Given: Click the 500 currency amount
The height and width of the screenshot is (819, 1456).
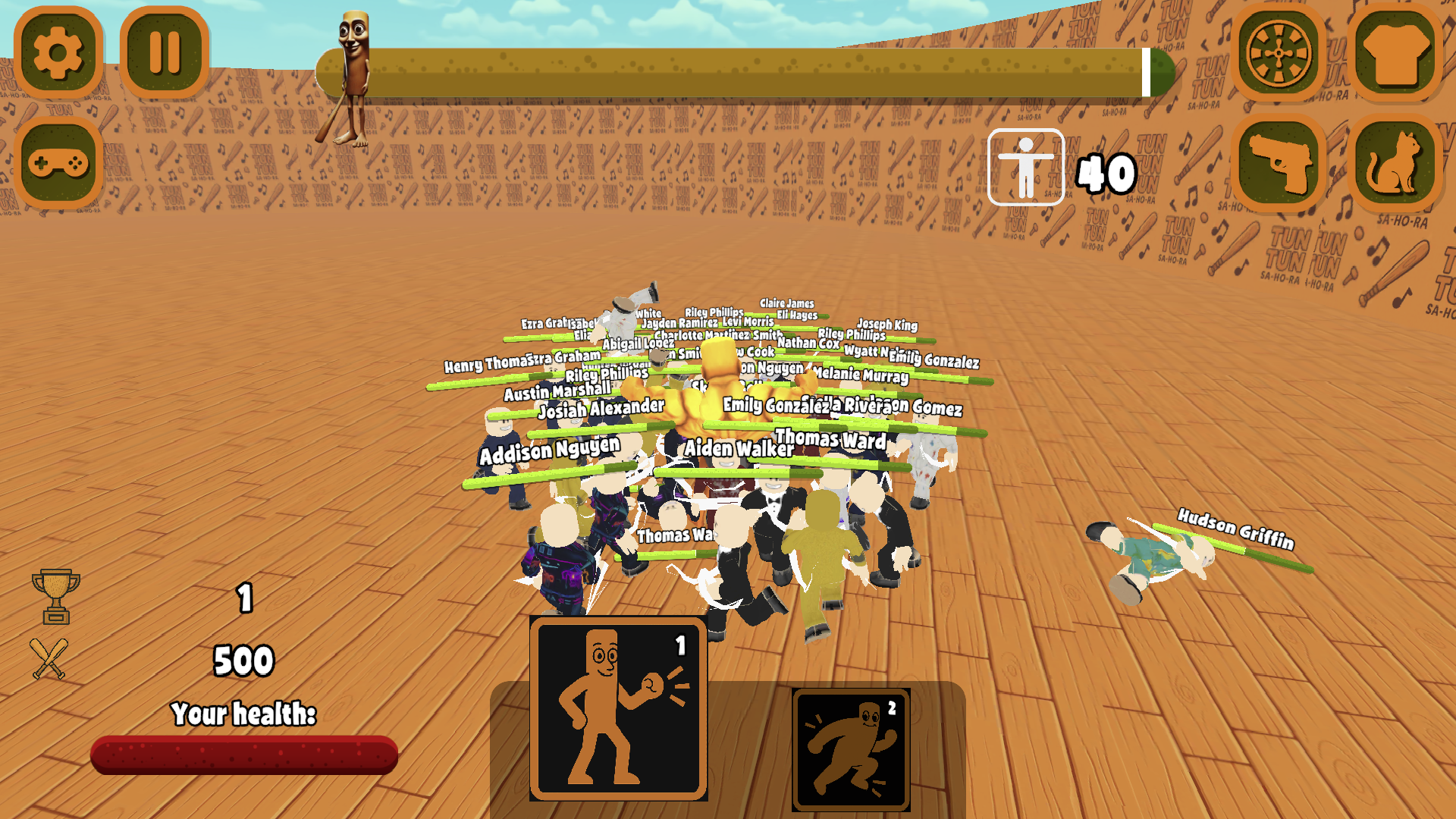Looking at the screenshot, I should [244, 660].
